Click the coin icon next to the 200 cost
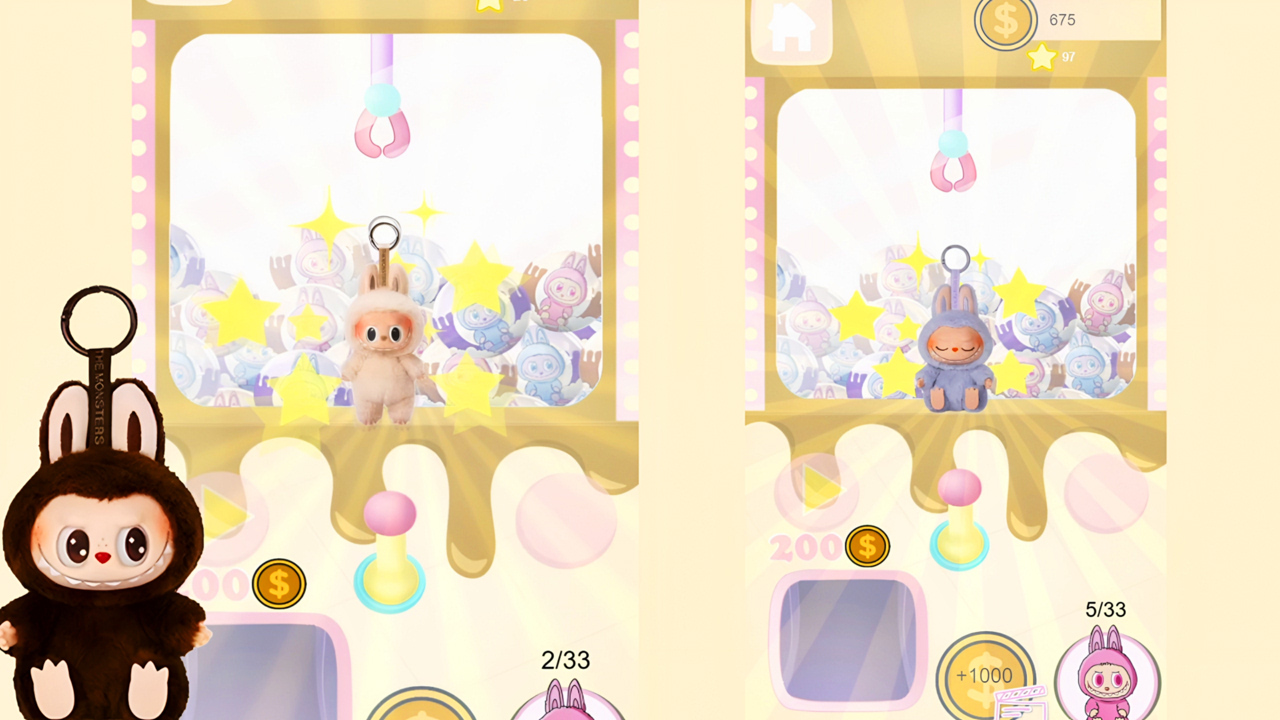Screen dimensions: 1280x720 867,546
